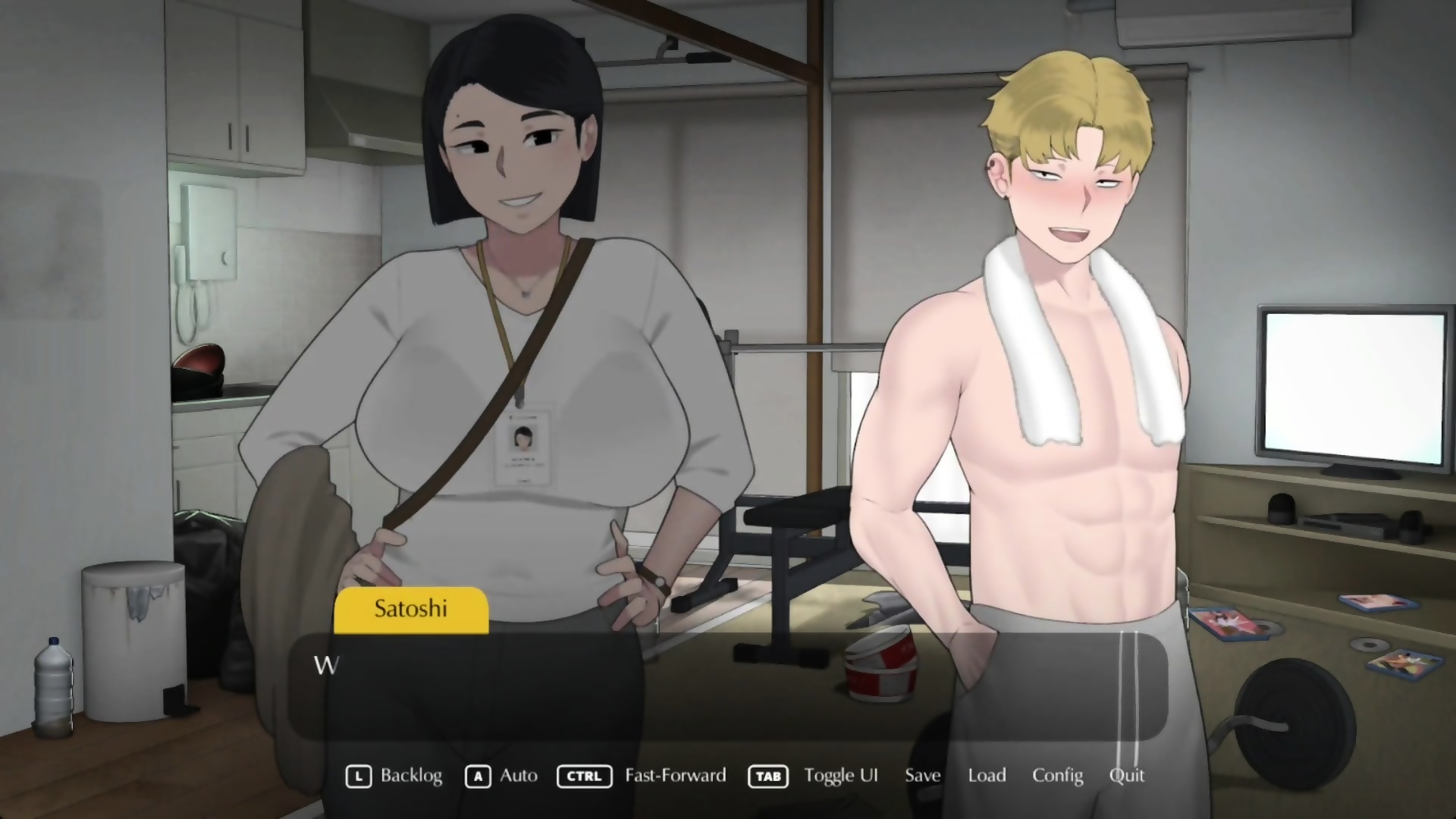Advance Satoshi's dialogue text box
Viewport: 1456px width, 819px height.
pos(726,686)
